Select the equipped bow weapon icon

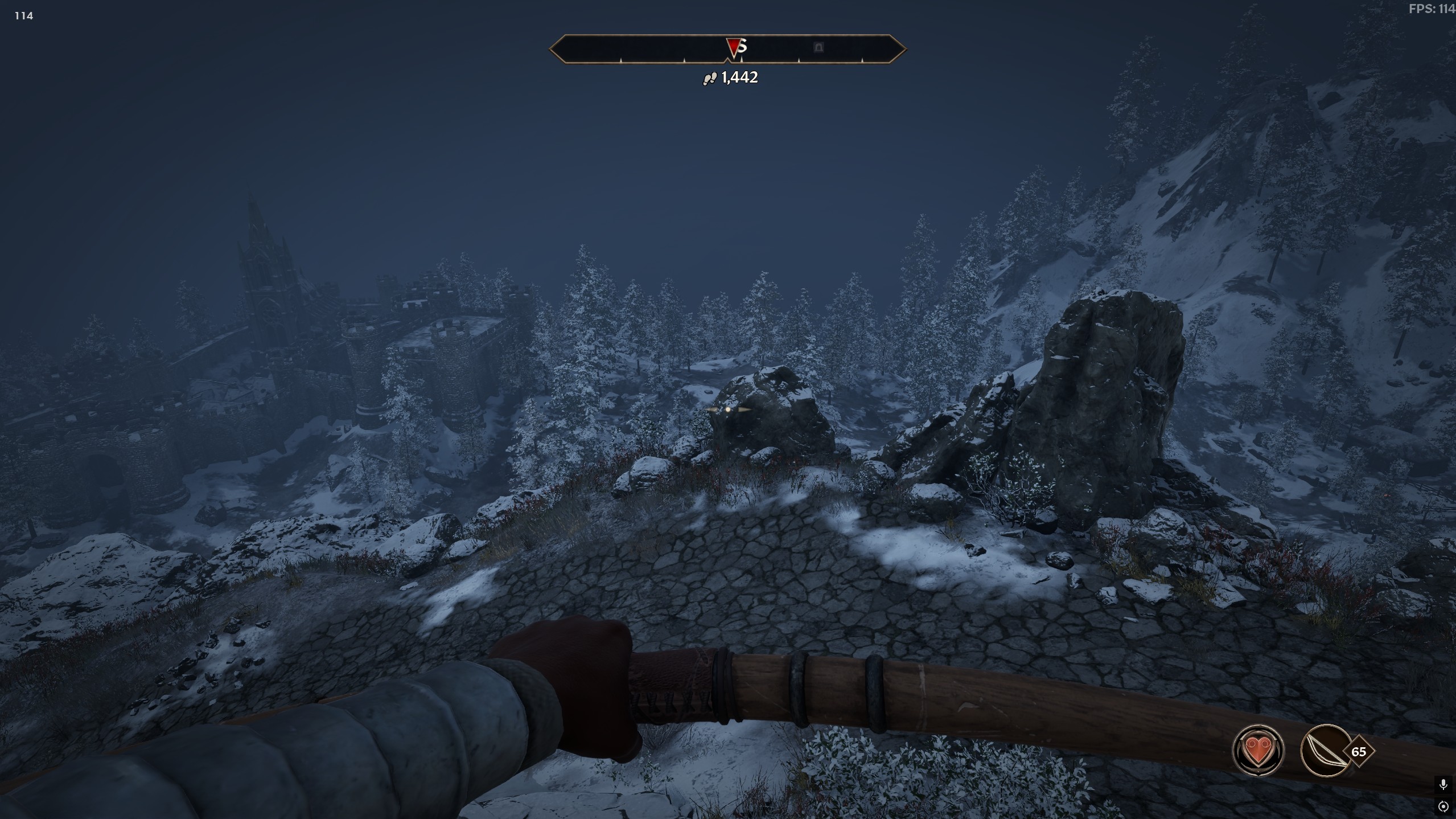point(1326,750)
